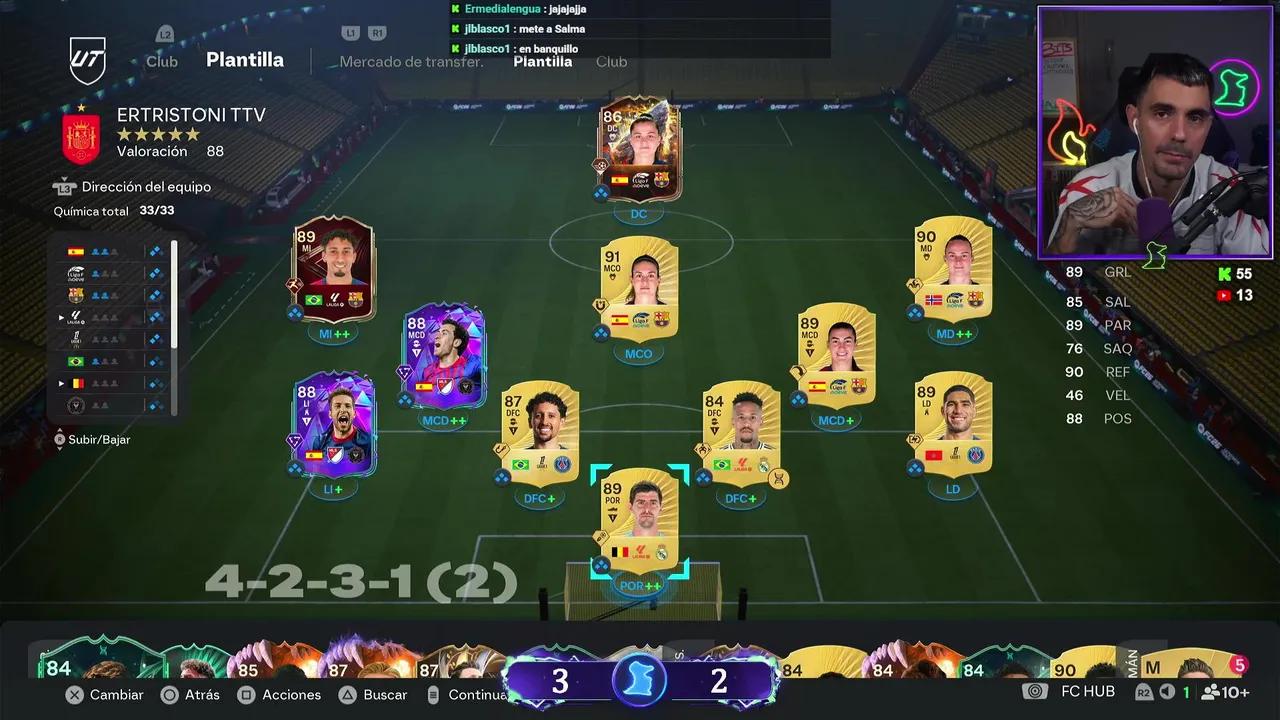1280x720 pixels.
Task: Open the Club tab in top navigation
Action: point(161,61)
